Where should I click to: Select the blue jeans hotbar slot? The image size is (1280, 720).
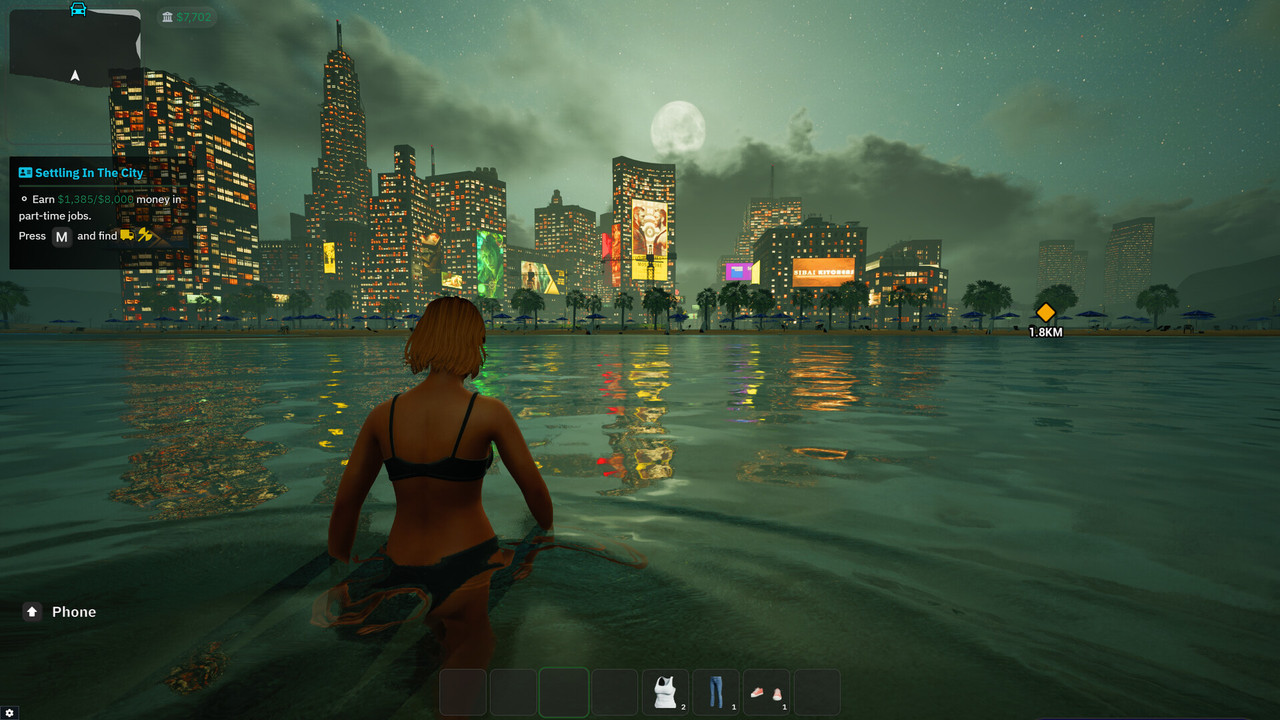click(716, 692)
